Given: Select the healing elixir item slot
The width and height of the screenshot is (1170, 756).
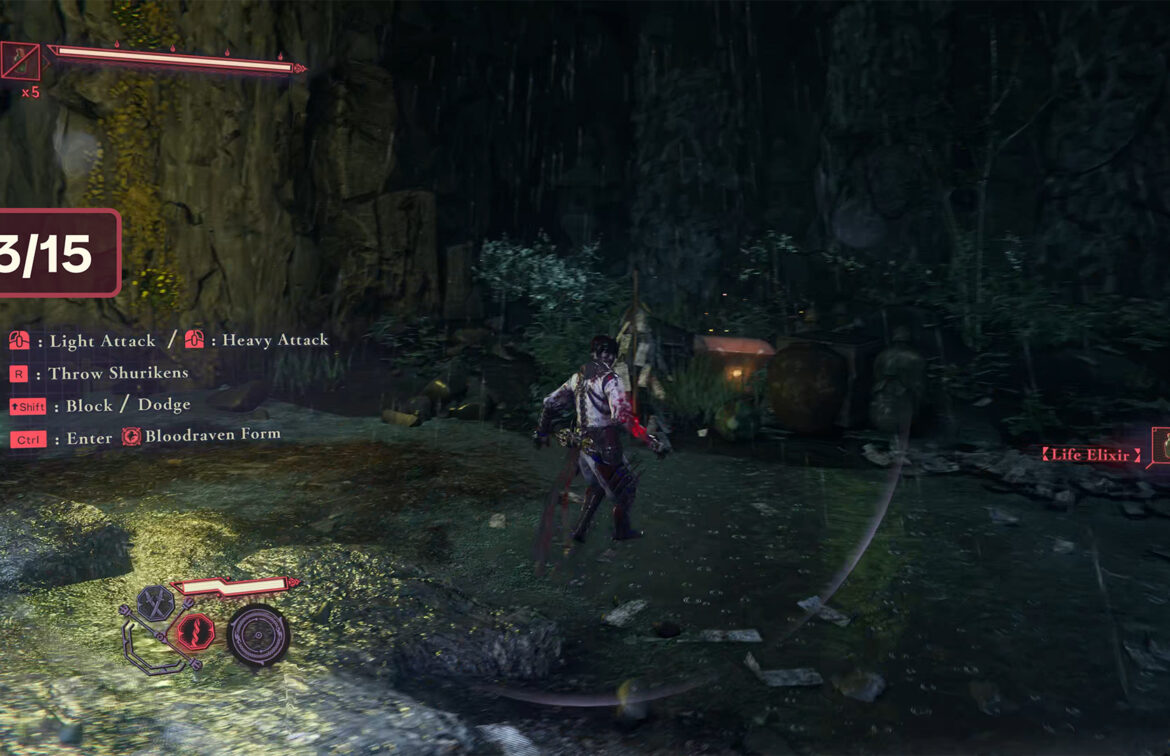Looking at the screenshot, I should click(x=20, y=61).
